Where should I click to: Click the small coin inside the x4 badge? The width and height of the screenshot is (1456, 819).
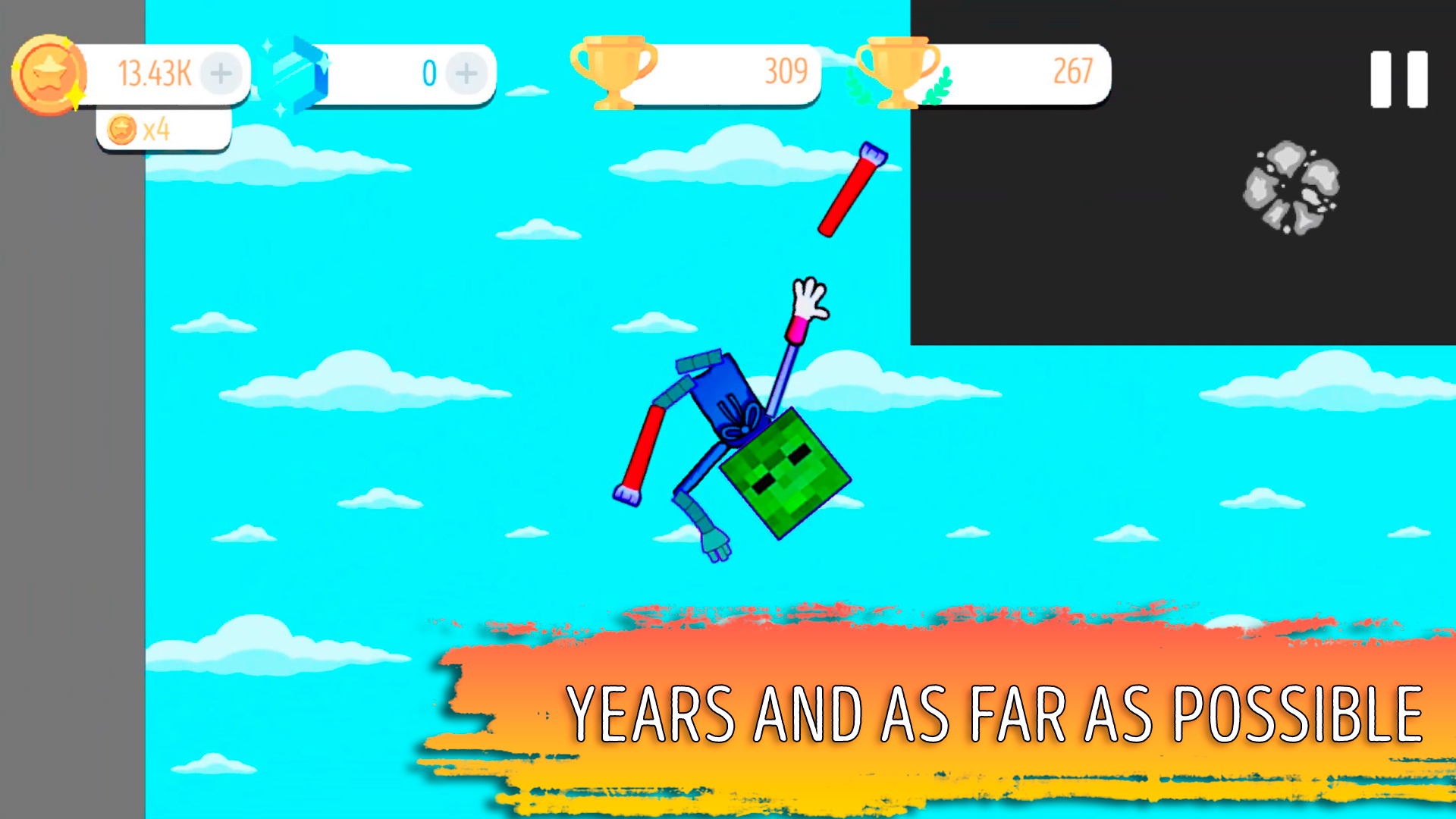point(121,129)
